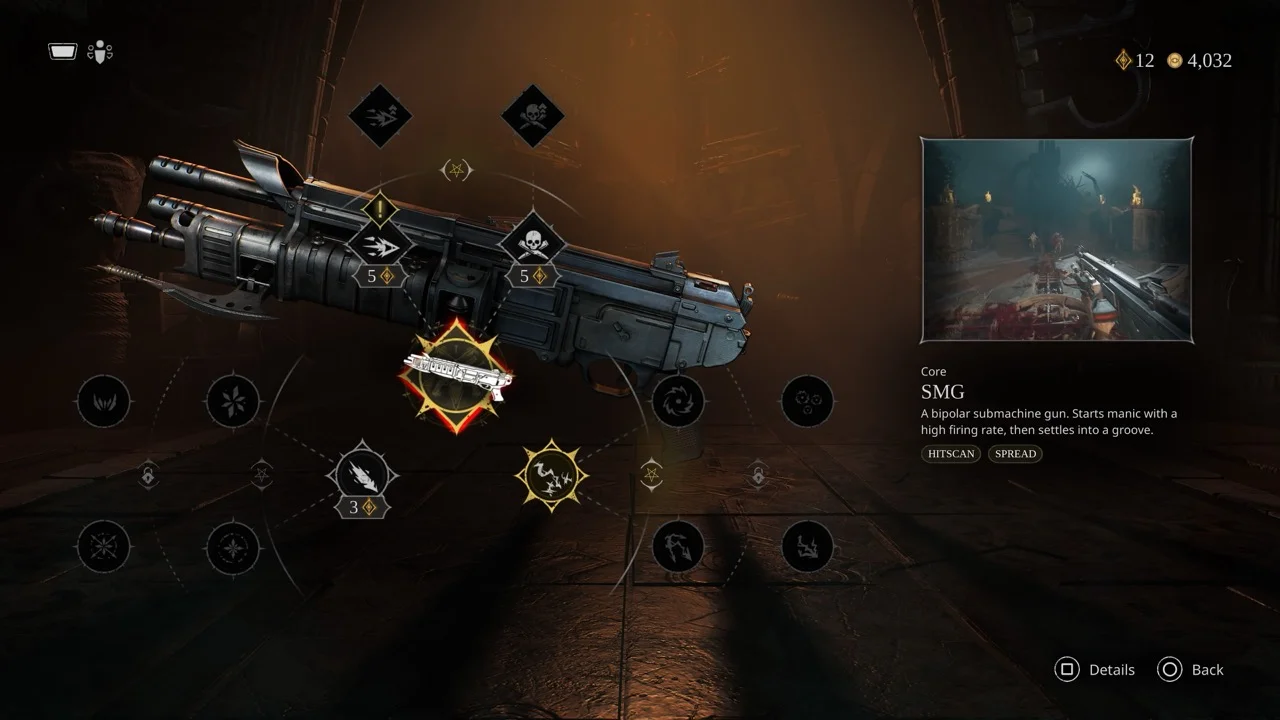This screenshot has width=1280, height=720.
Task: Open the SMG gameplay preview thumbnail
Action: [1056, 241]
